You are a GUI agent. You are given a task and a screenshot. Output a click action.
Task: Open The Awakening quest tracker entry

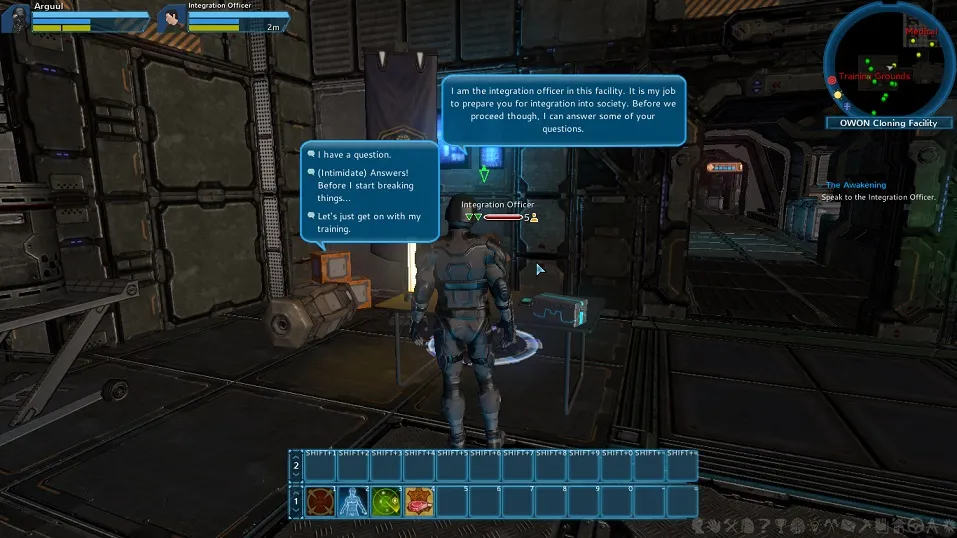coord(855,185)
